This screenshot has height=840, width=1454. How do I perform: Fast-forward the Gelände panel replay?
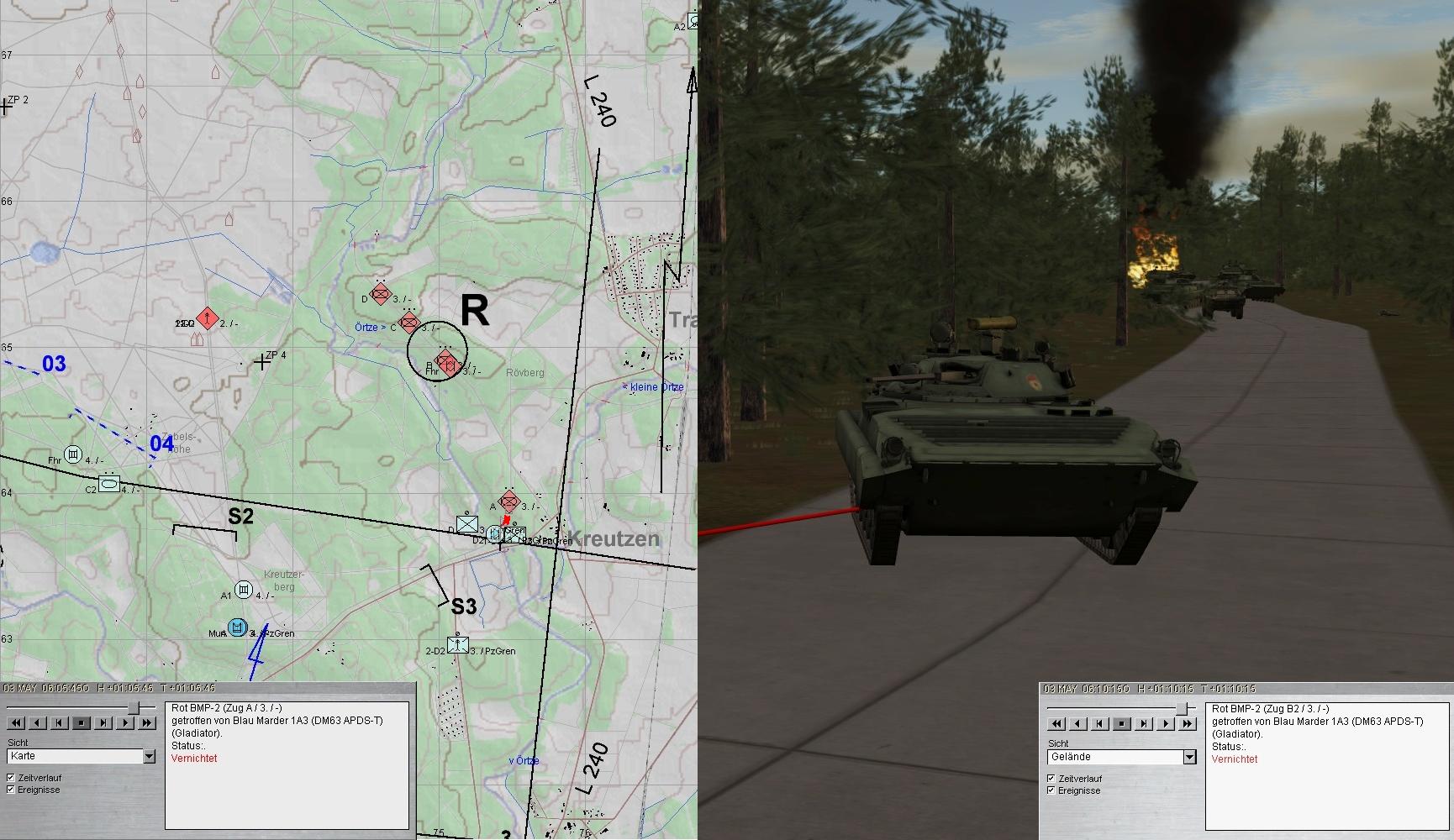point(1188,723)
